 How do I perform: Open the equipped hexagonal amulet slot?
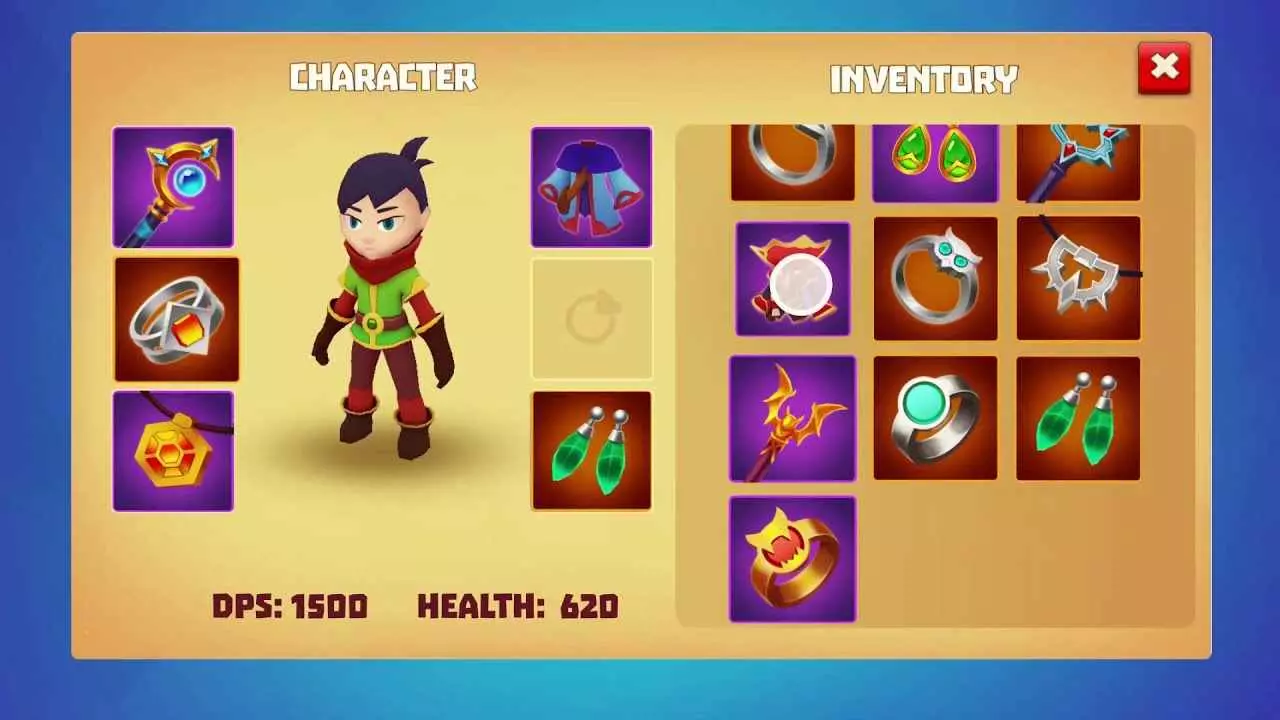click(x=172, y=450)
